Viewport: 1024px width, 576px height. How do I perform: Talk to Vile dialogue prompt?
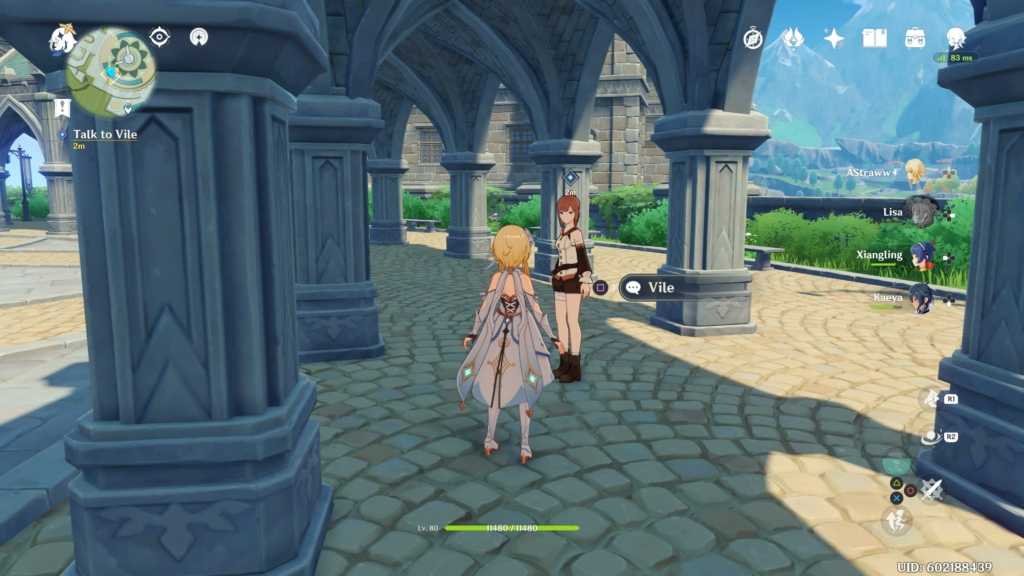click(648, 288)
